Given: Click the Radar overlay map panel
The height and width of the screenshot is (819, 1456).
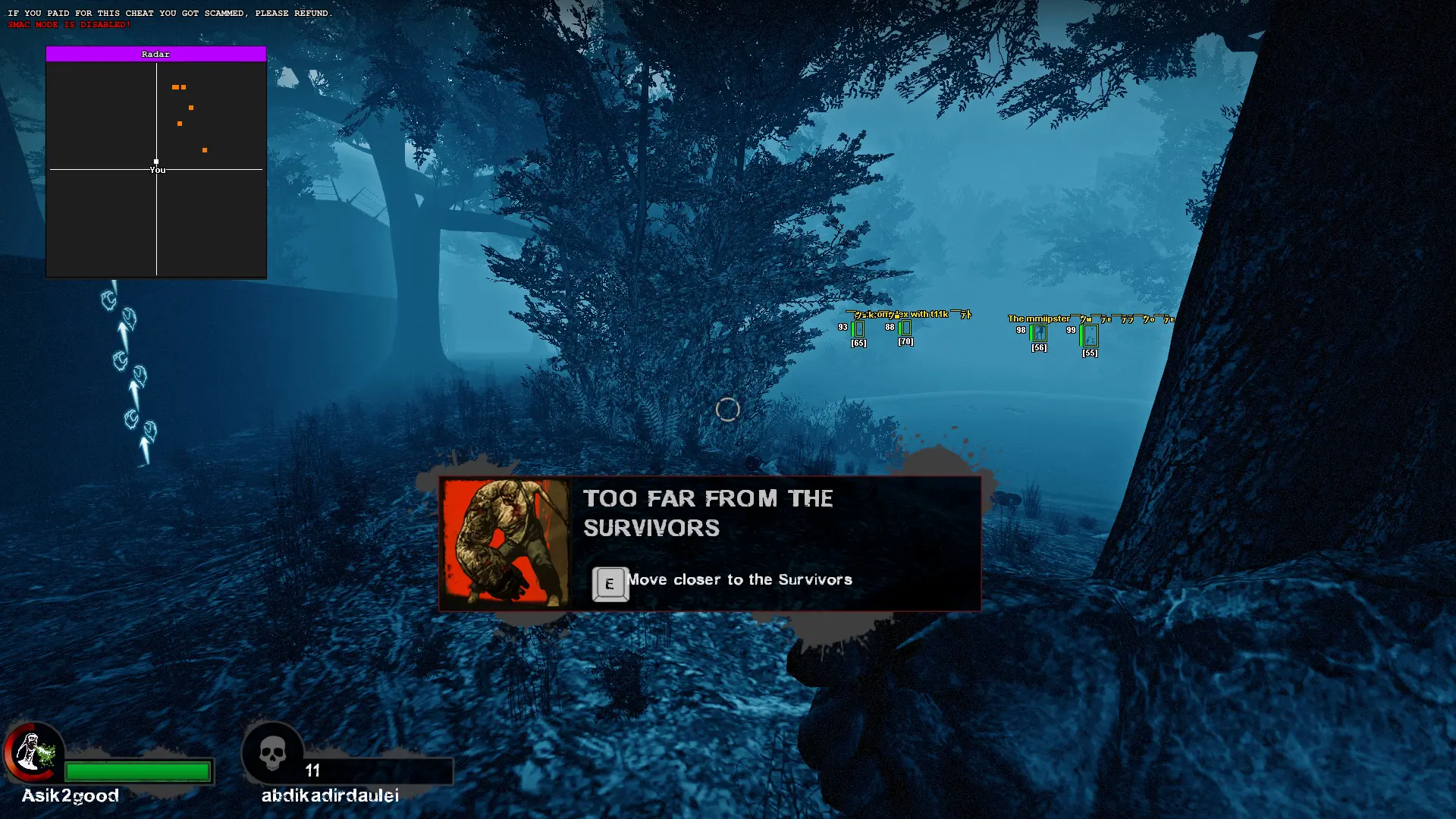Looking at the screenshot, I should click(156, 169).
